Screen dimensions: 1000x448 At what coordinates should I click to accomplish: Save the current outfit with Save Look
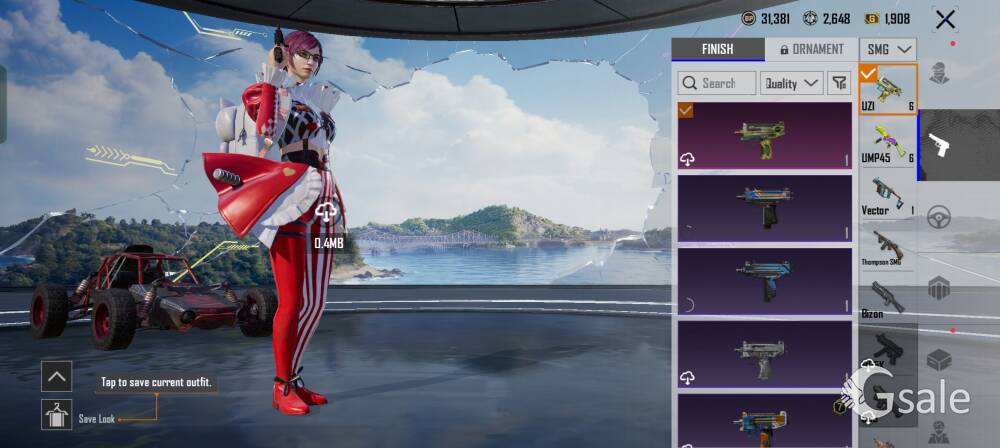pos(56,414)
